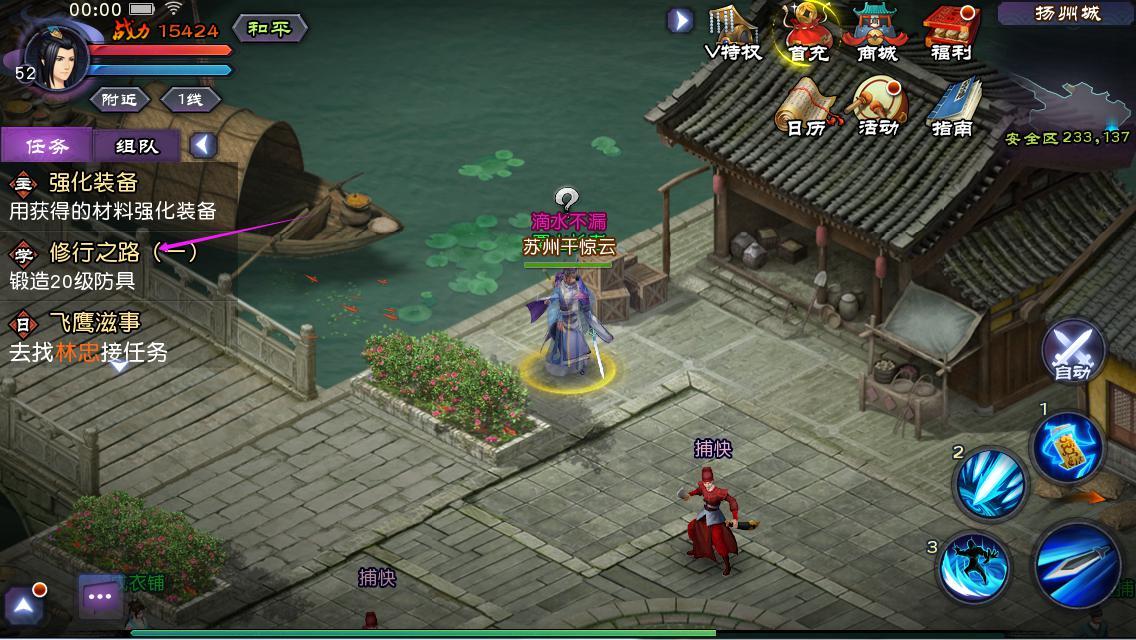Open the 福利 welfare rewards
The width and height of the screenshot is (1136, 640).
951,33
